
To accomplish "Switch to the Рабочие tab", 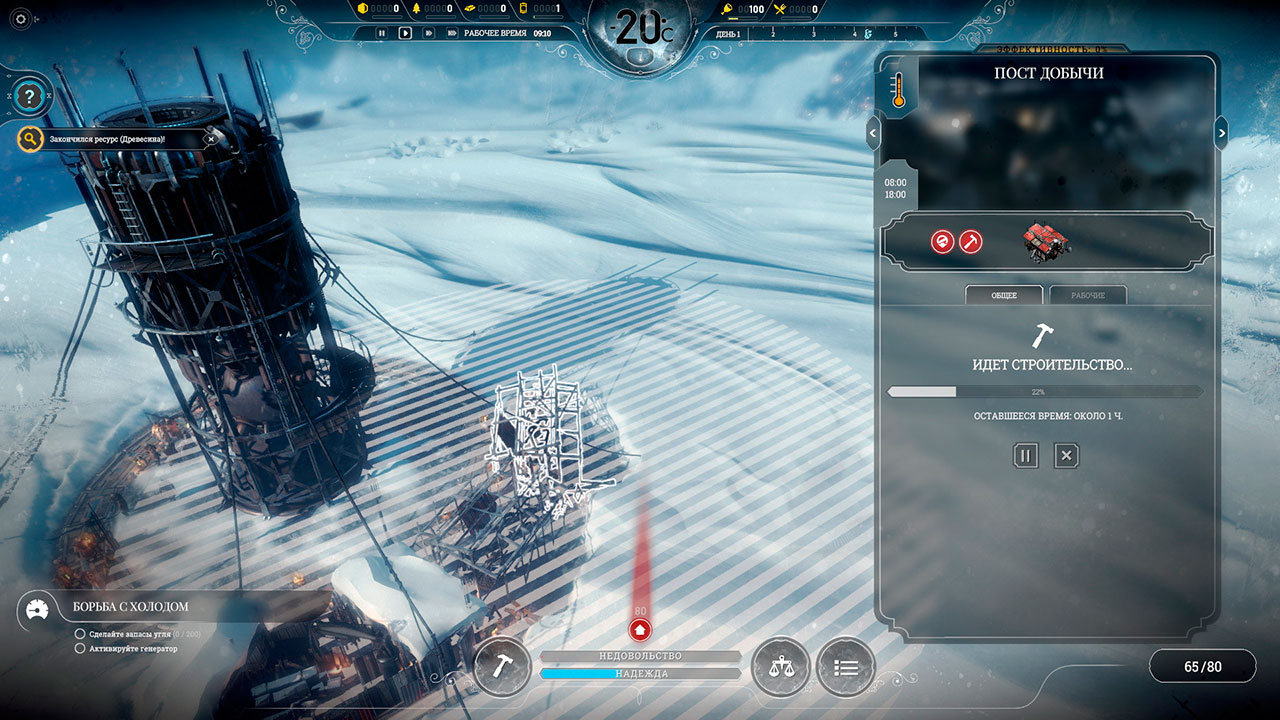I will click(x=1088, y=295).
